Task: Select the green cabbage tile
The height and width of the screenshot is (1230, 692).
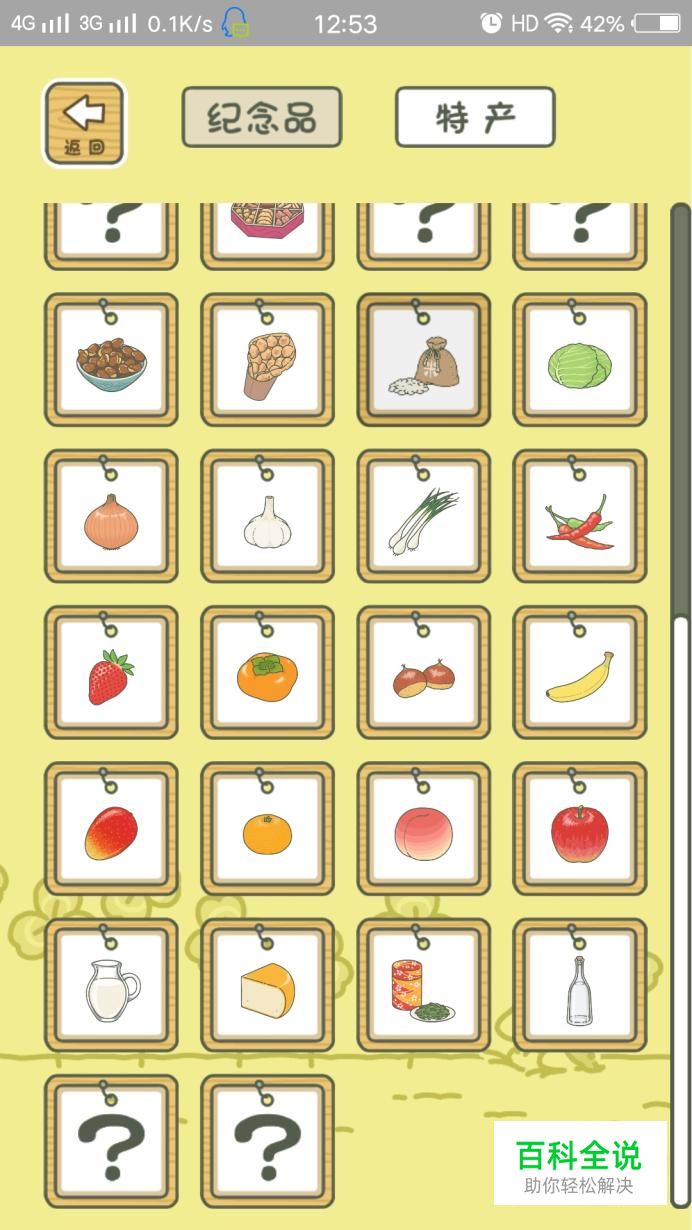Action: tap(580, 361)
